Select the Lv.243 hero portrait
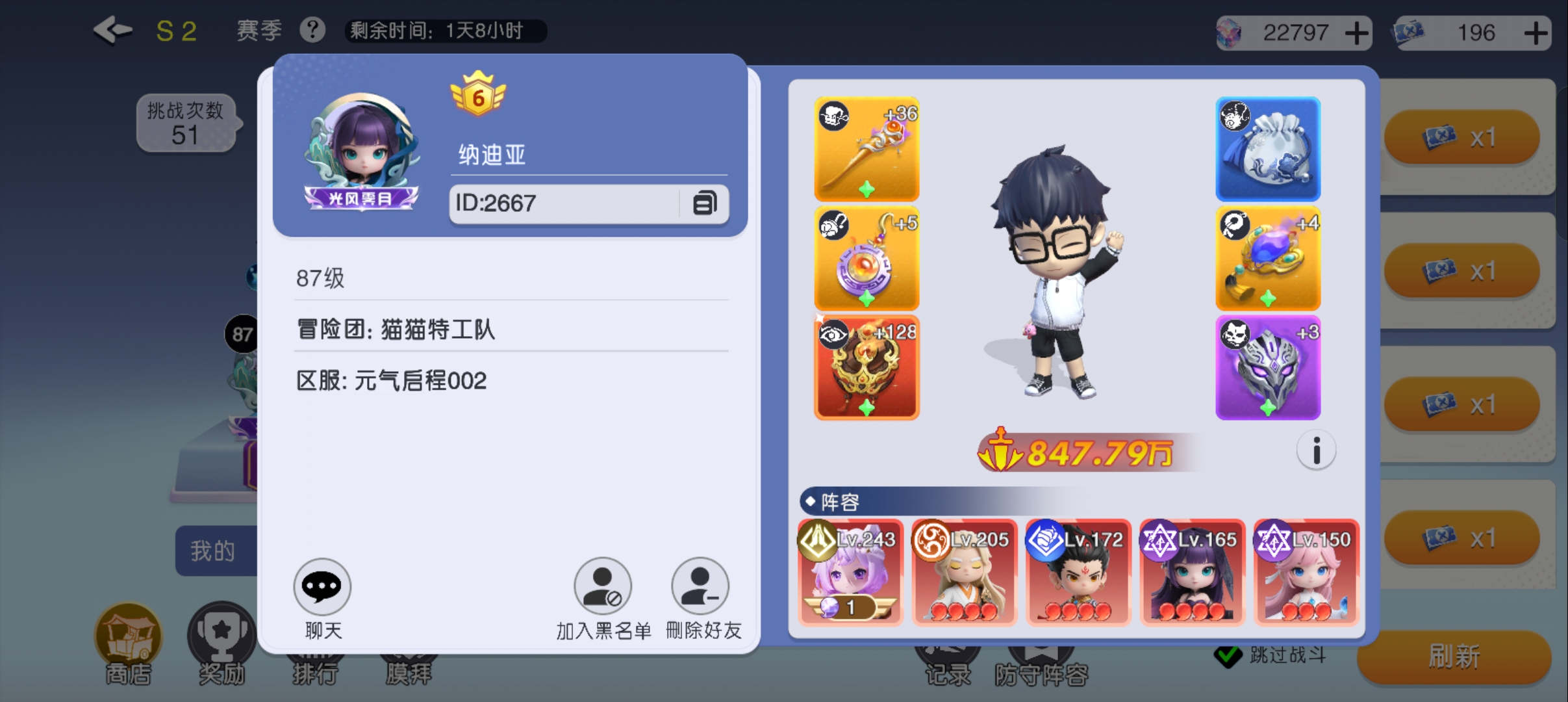This screenshot has width=1568, height=702. point(850,572)
